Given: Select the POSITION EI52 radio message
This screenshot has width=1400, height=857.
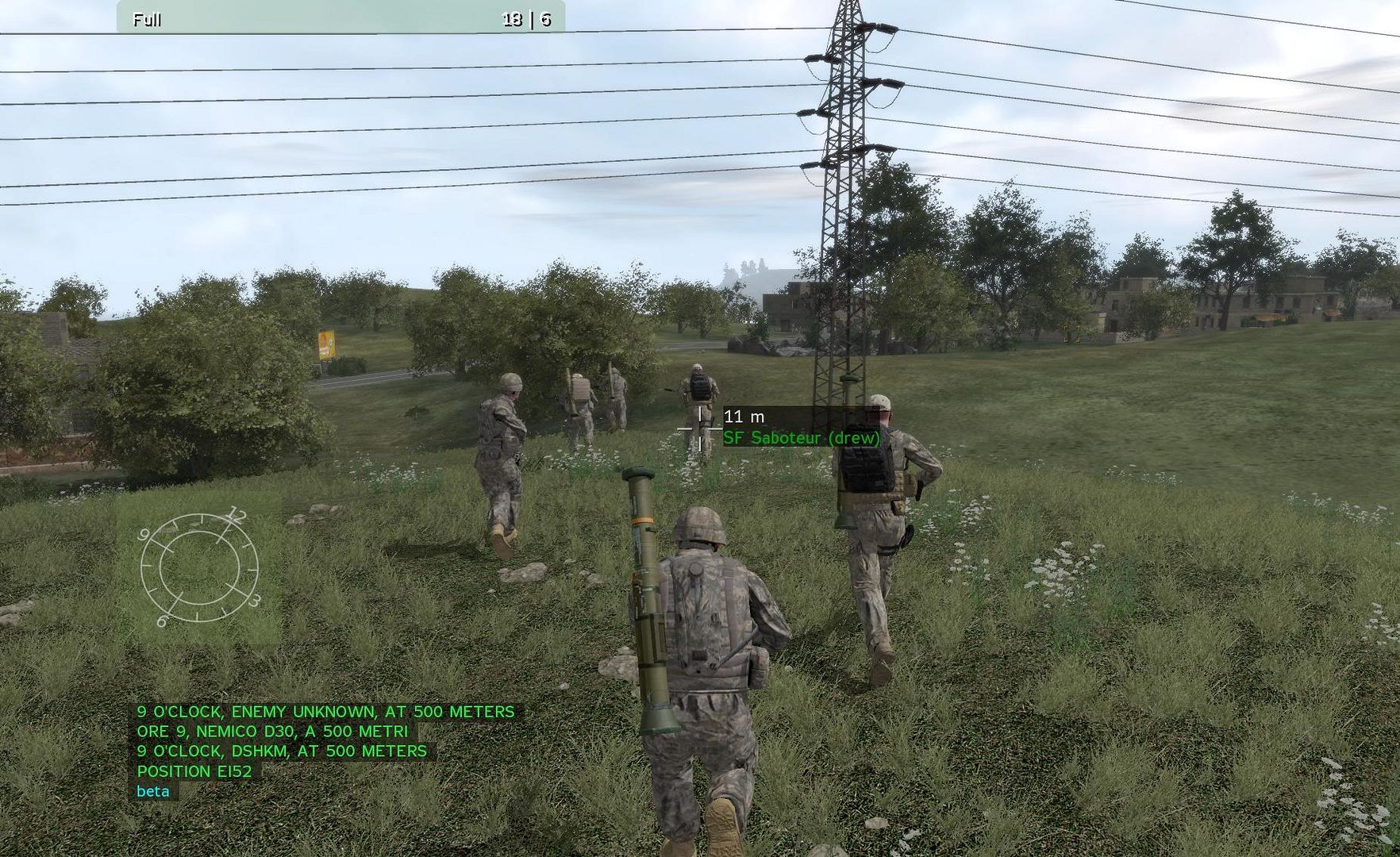Looking at the screenshot, I should coord(194,771).
